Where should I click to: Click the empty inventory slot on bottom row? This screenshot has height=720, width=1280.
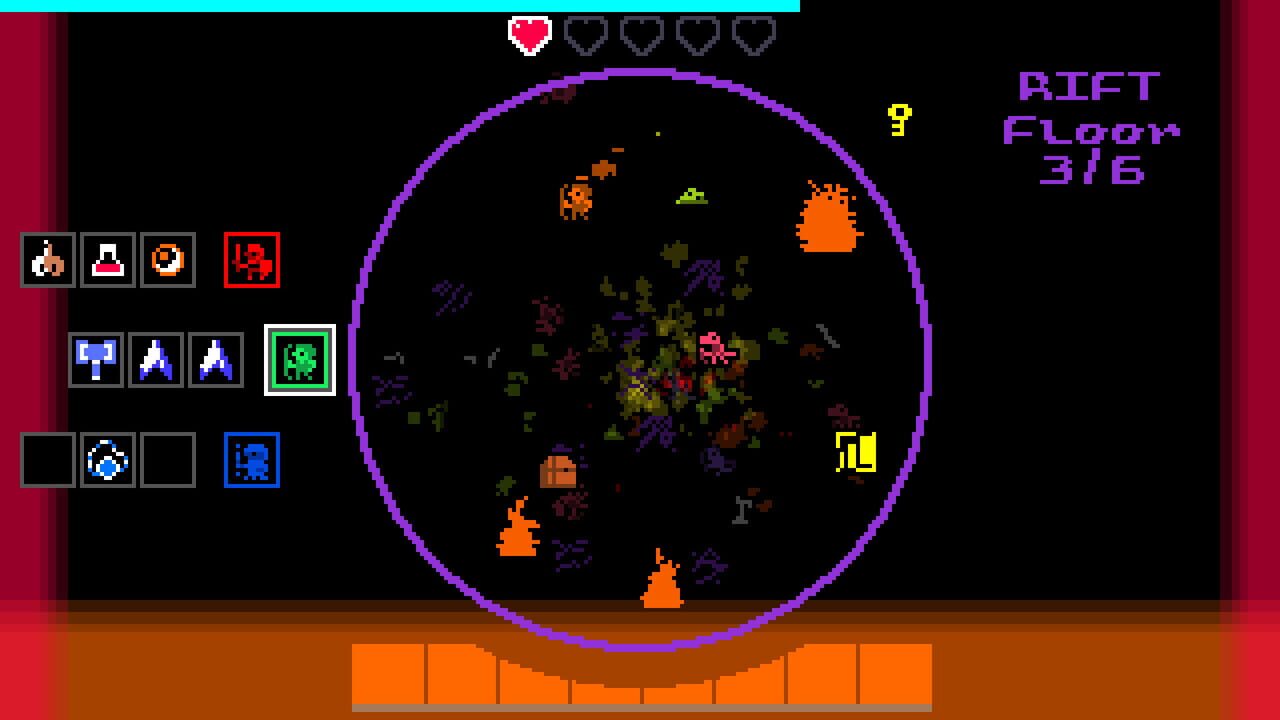pyautogui.click(x=45, y=460)
